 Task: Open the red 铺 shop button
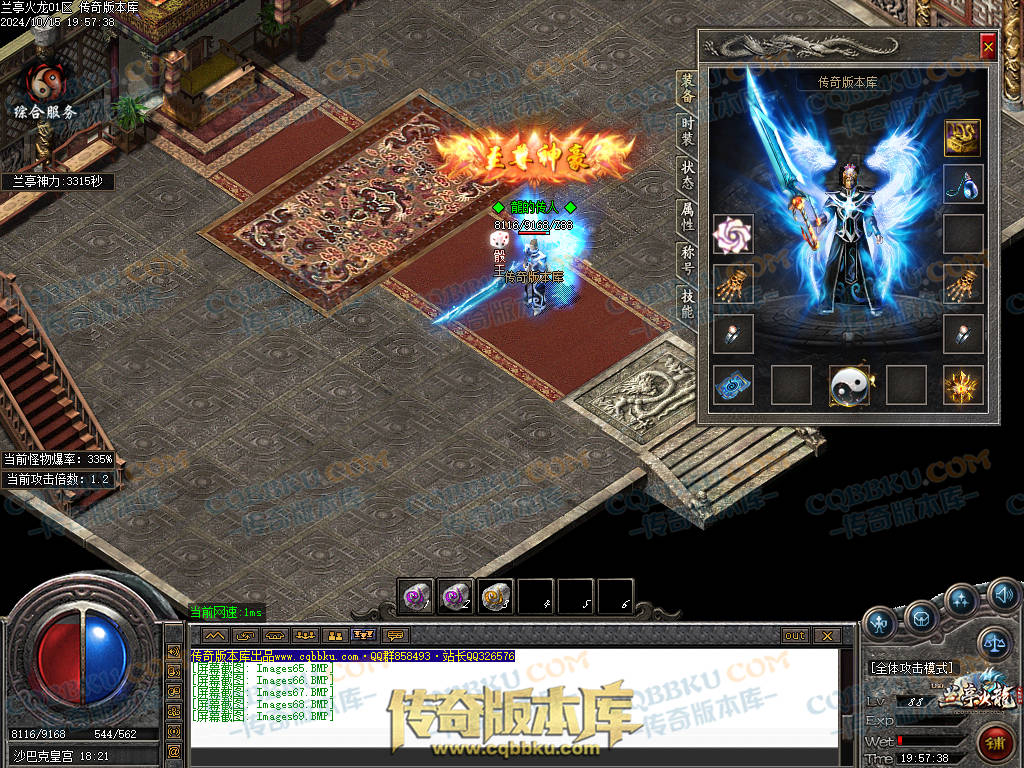click(x=996, y=742)
